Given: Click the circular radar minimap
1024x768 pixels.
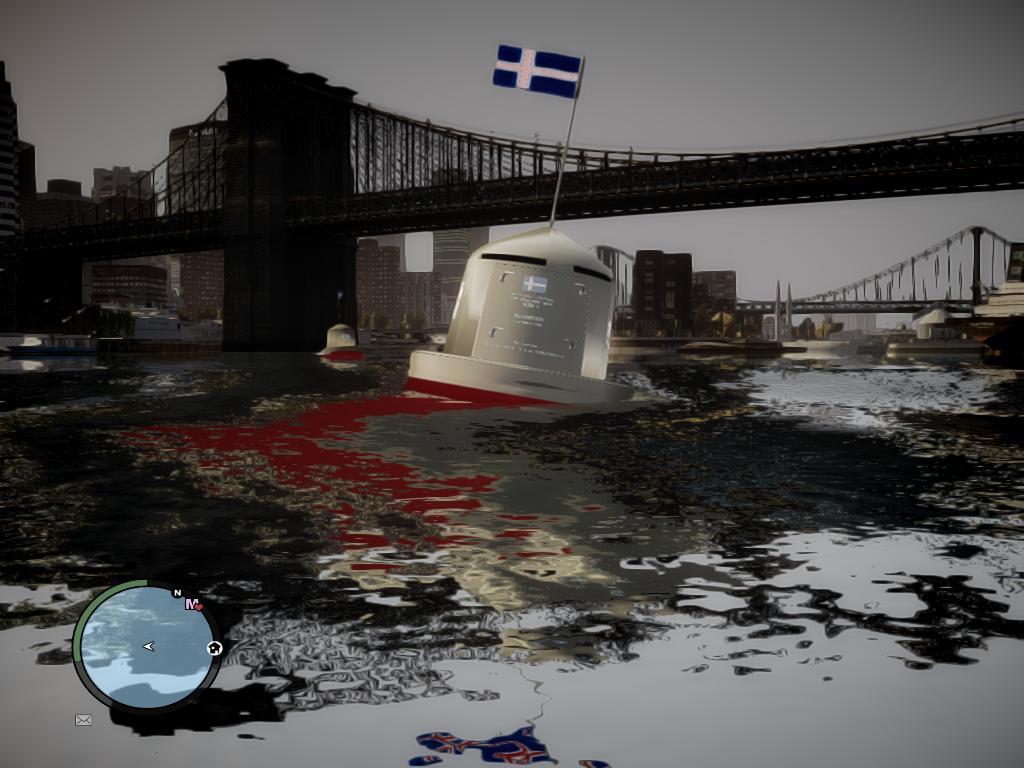Looking at the screenshot, I should [147, 647].
